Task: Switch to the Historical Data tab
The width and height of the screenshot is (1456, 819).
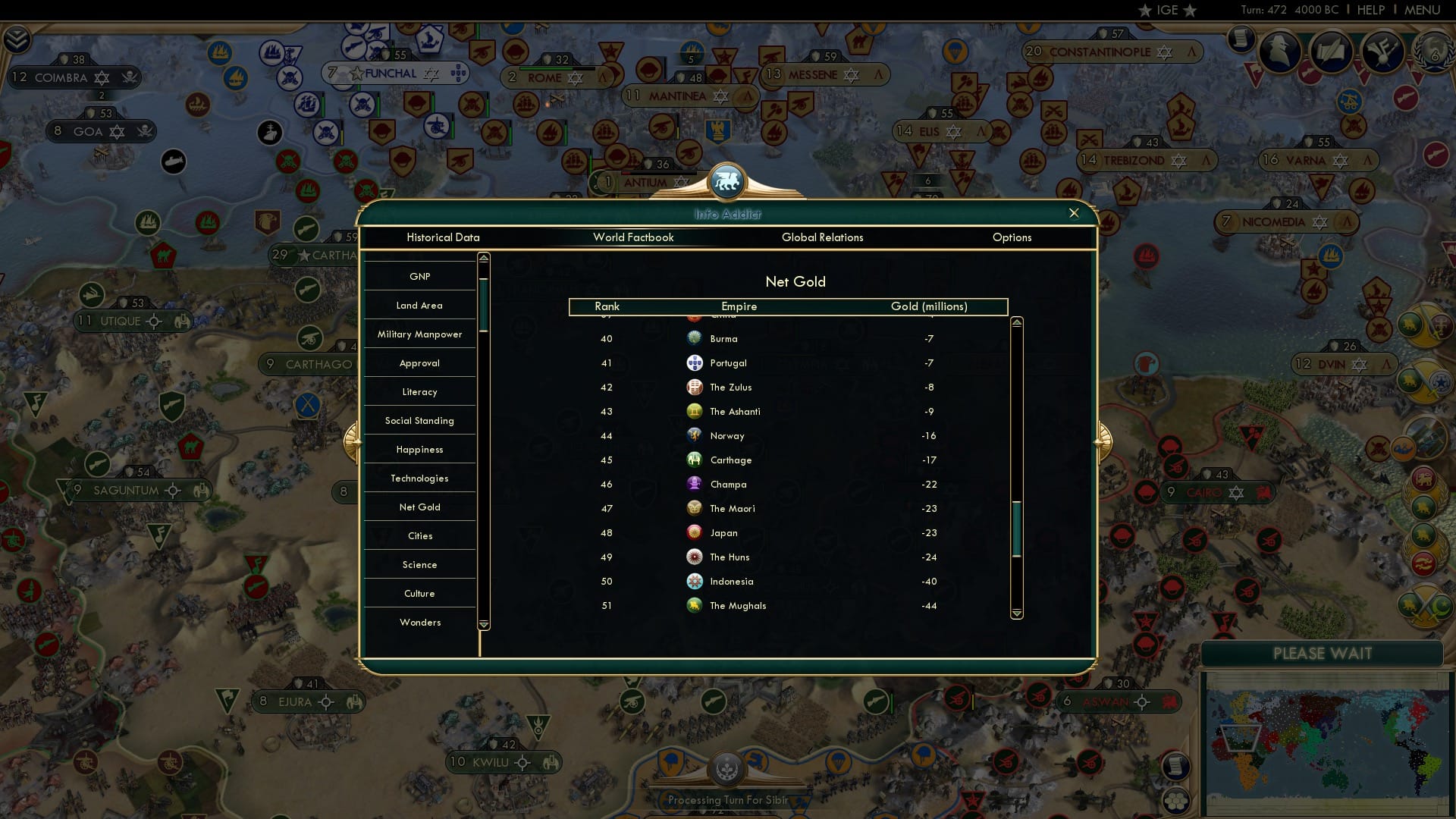Action: coord(444,237)
